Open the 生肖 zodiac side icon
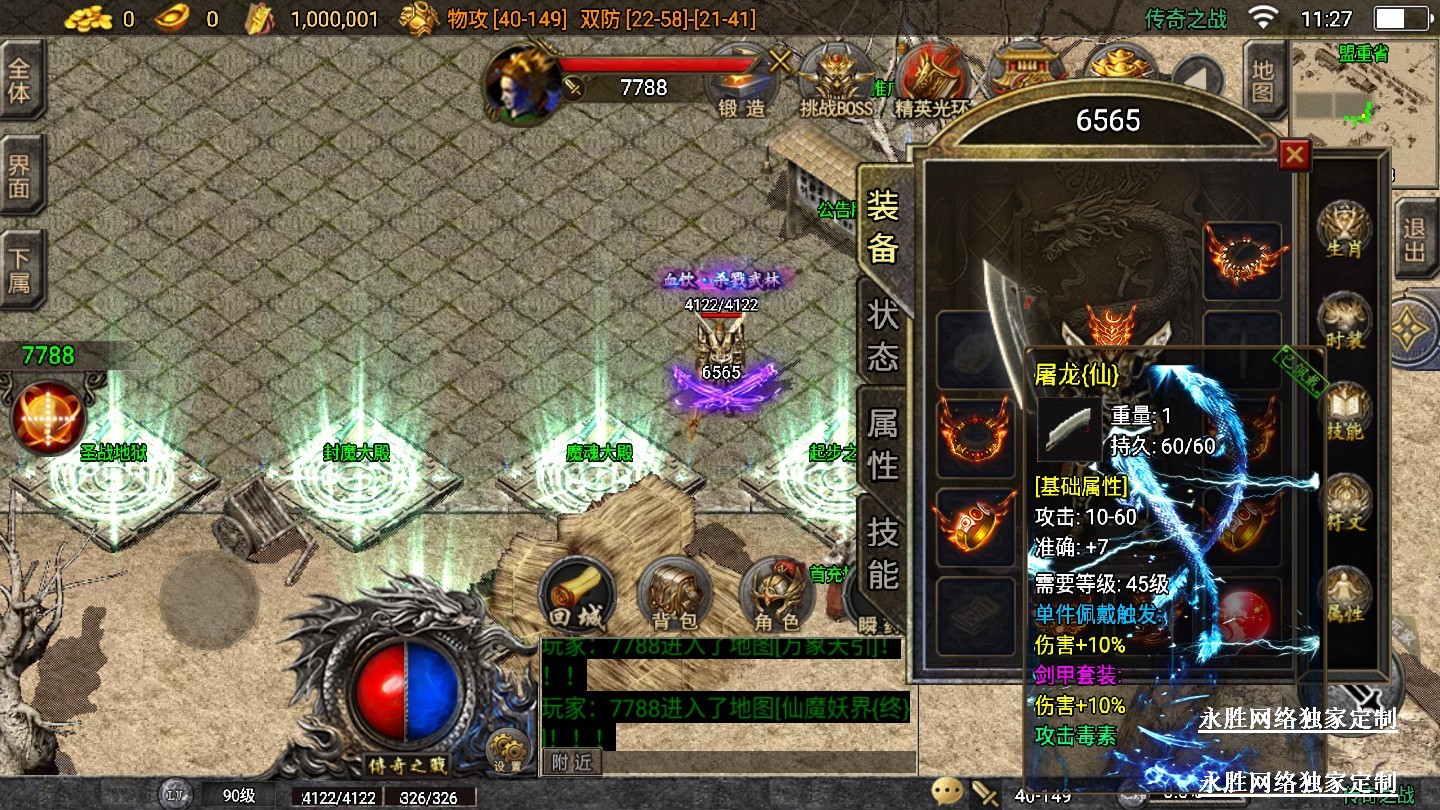 (x=1344, y=230)
